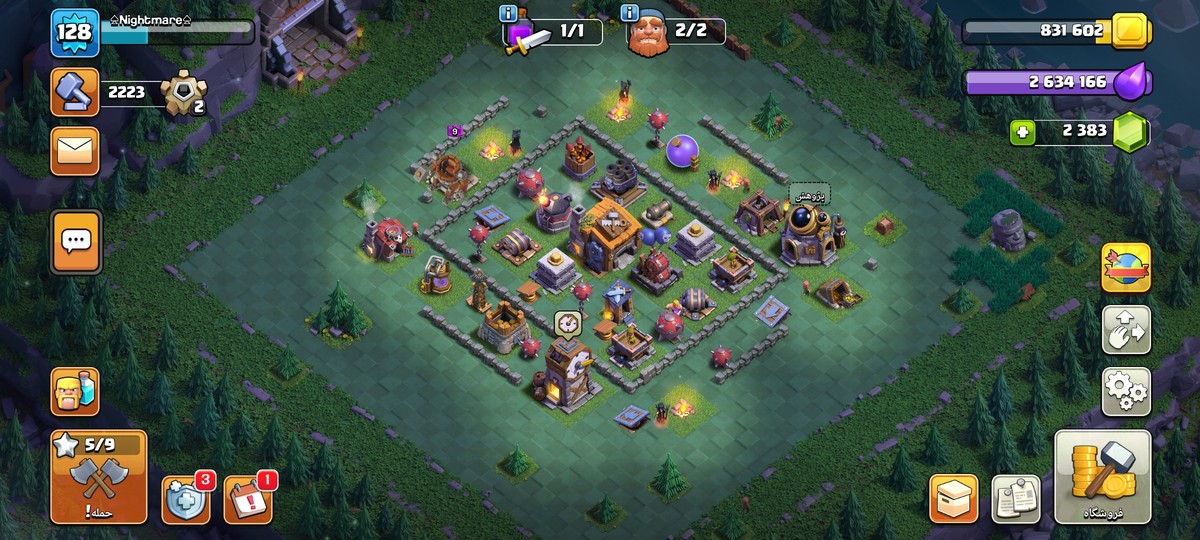Image resolution: width=1200 pixels, height=540 pixels.
Task: Add gems with the green plus
Action: (x=1021, y=132)
